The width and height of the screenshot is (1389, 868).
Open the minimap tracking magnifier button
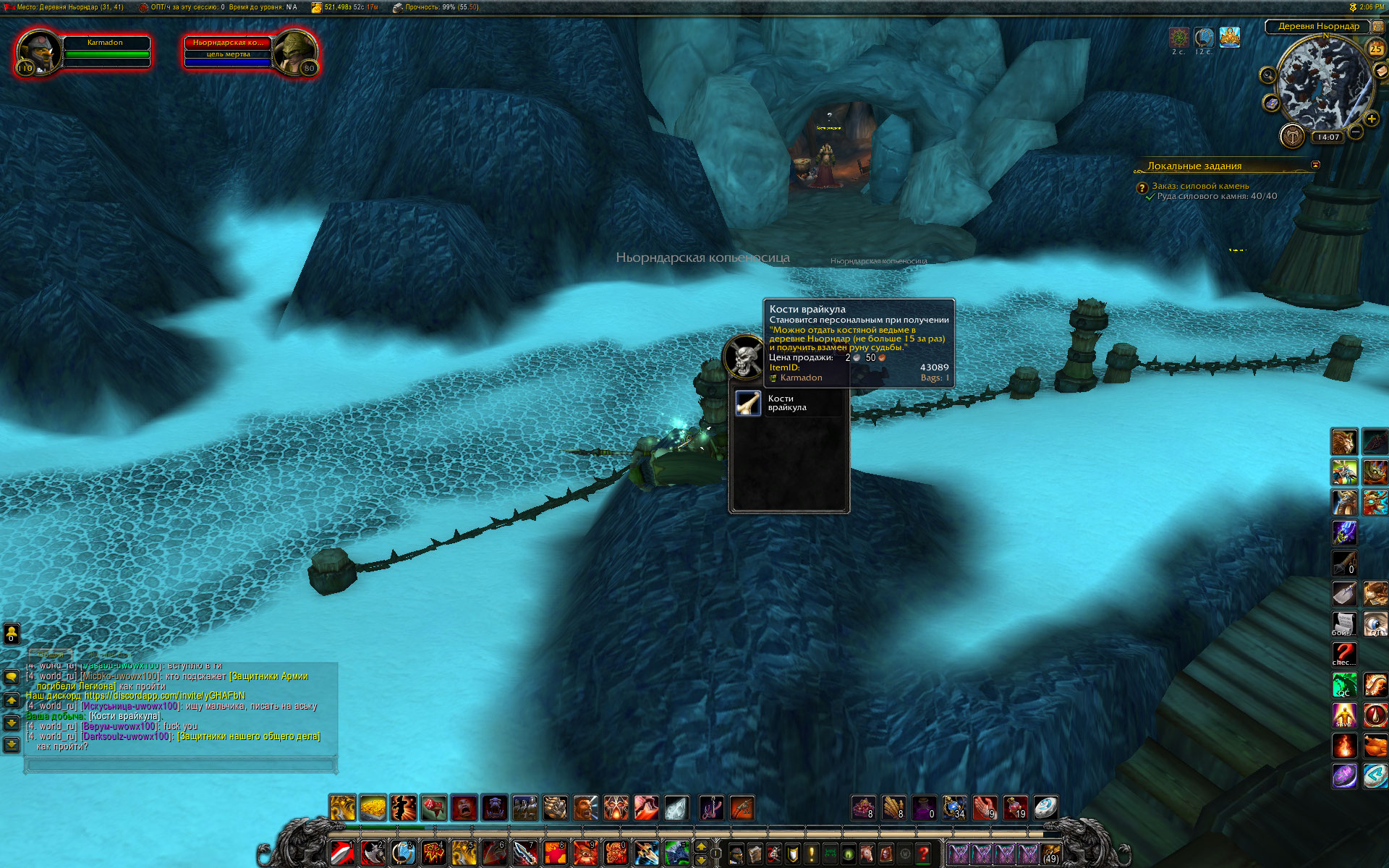pos(1267,75)
